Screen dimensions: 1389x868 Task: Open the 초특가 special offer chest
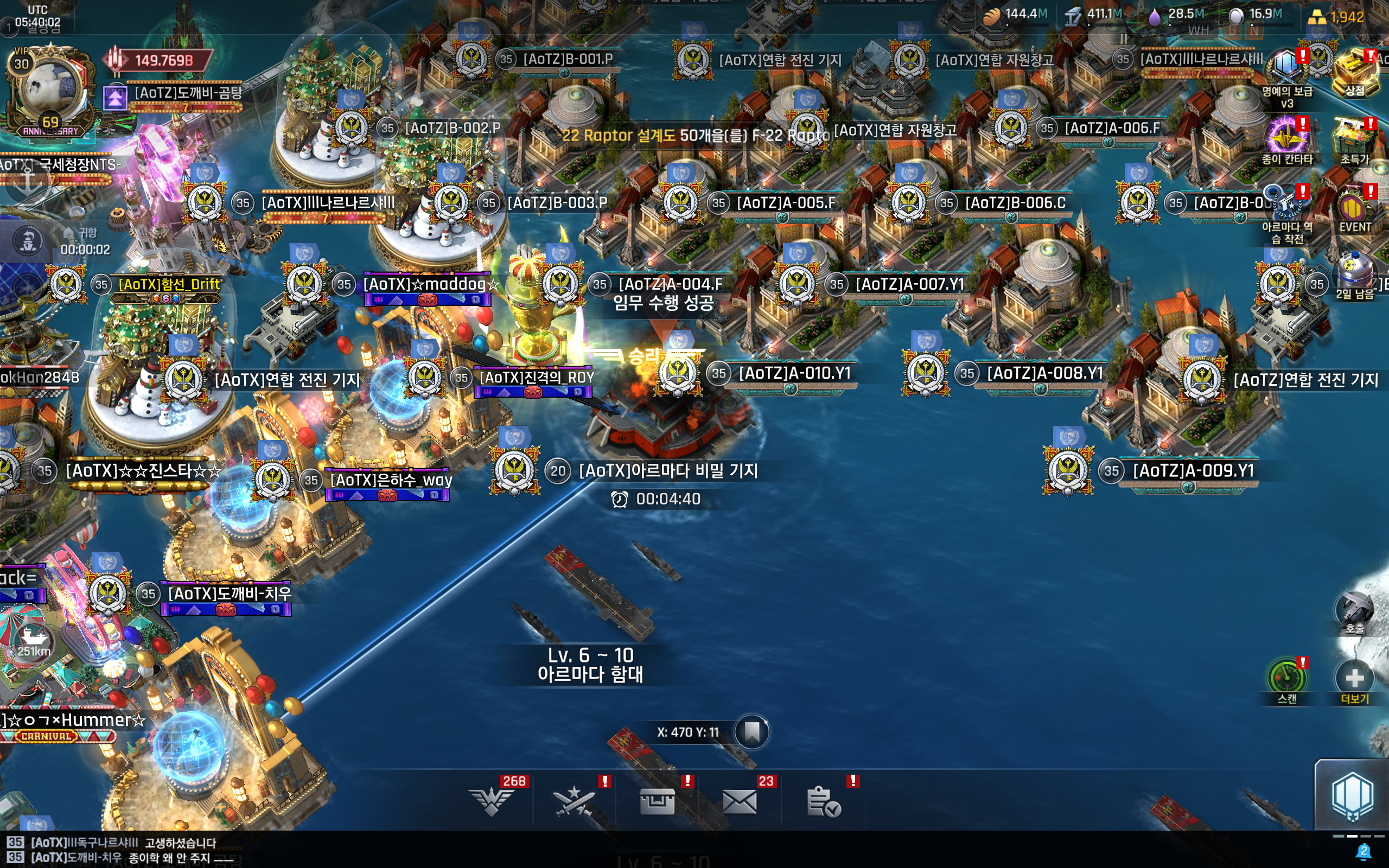(1355, 138)
